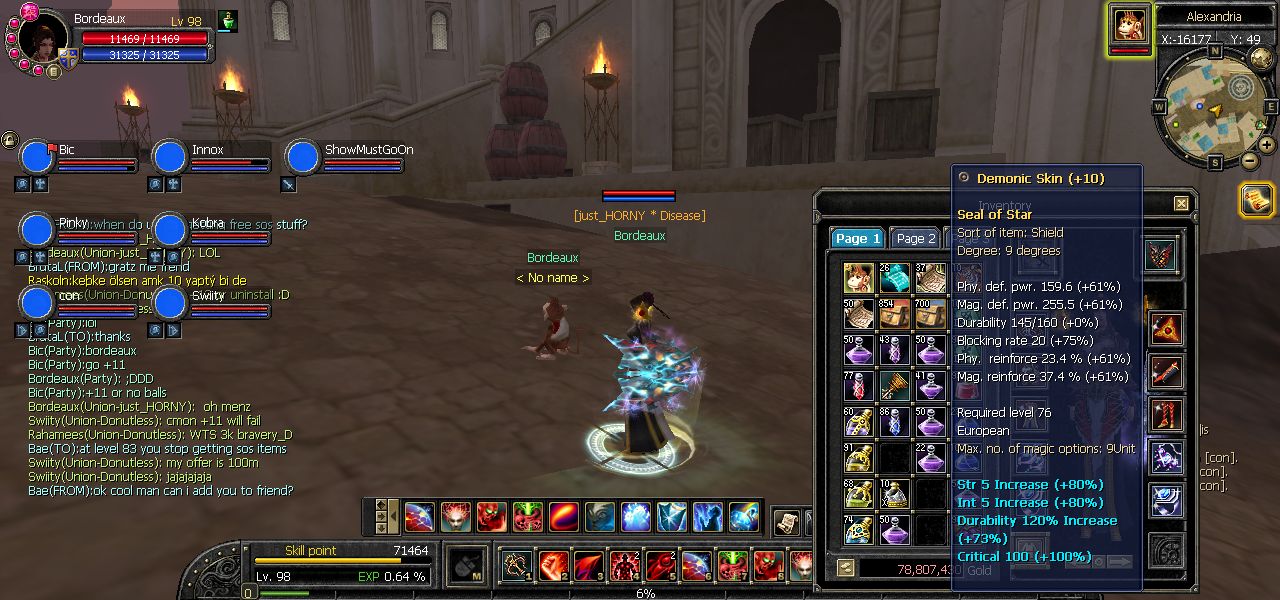Click Bordeaux's character portrait
Screen dimensions: 1280x600
(40, 38)
